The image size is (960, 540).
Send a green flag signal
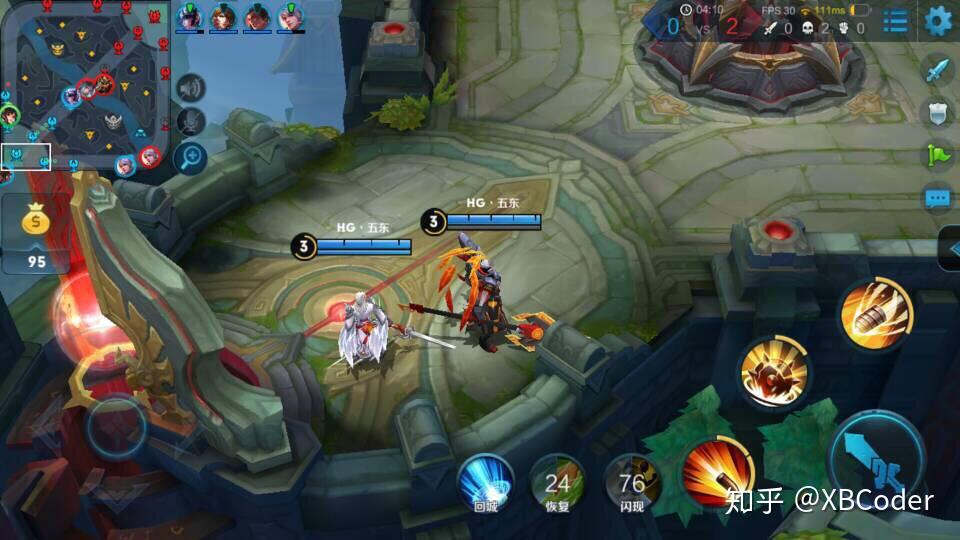coord(937,155)
